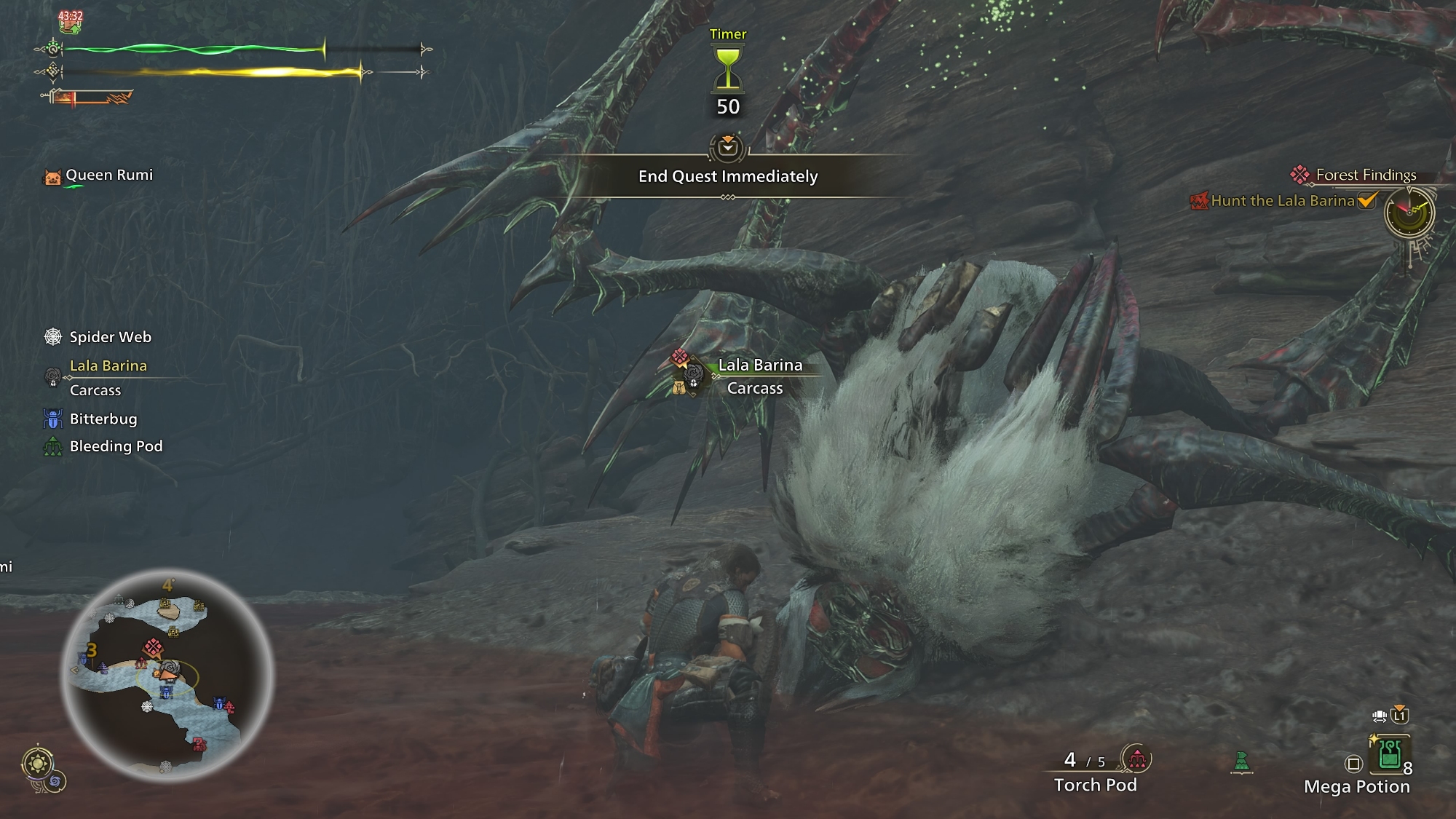
Task: Click the quest clock dial icon
Action: click(1409, 213)
